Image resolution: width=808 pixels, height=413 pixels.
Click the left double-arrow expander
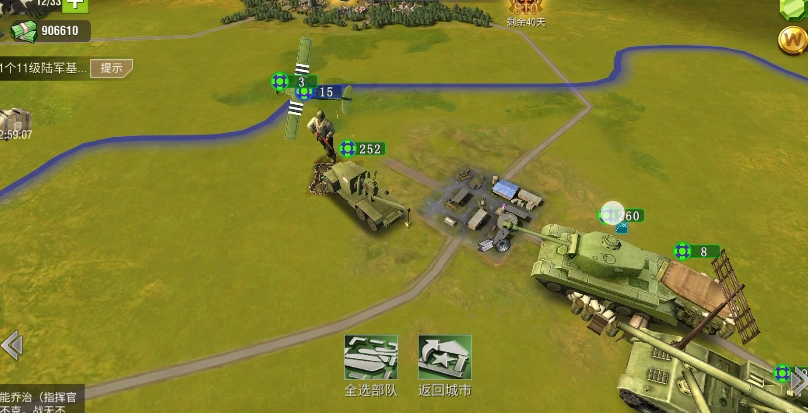[11, 346]
